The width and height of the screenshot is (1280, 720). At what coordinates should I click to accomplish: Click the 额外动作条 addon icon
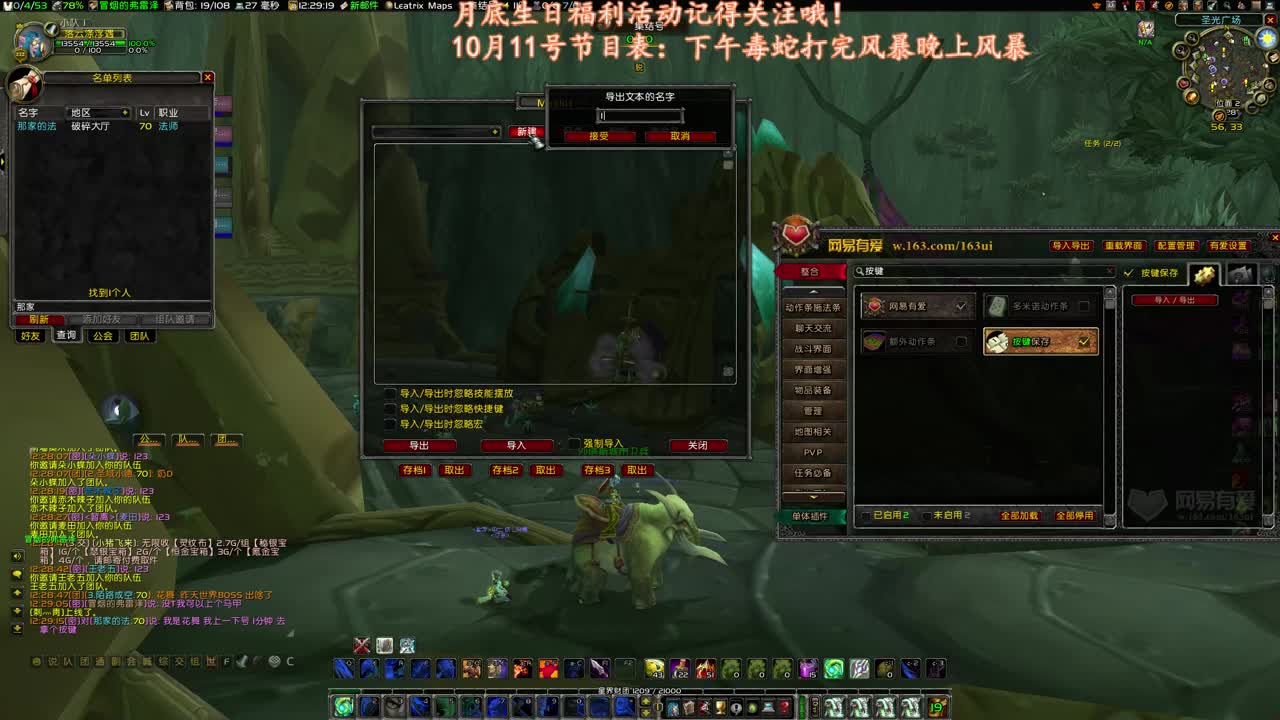coord(875,340)
